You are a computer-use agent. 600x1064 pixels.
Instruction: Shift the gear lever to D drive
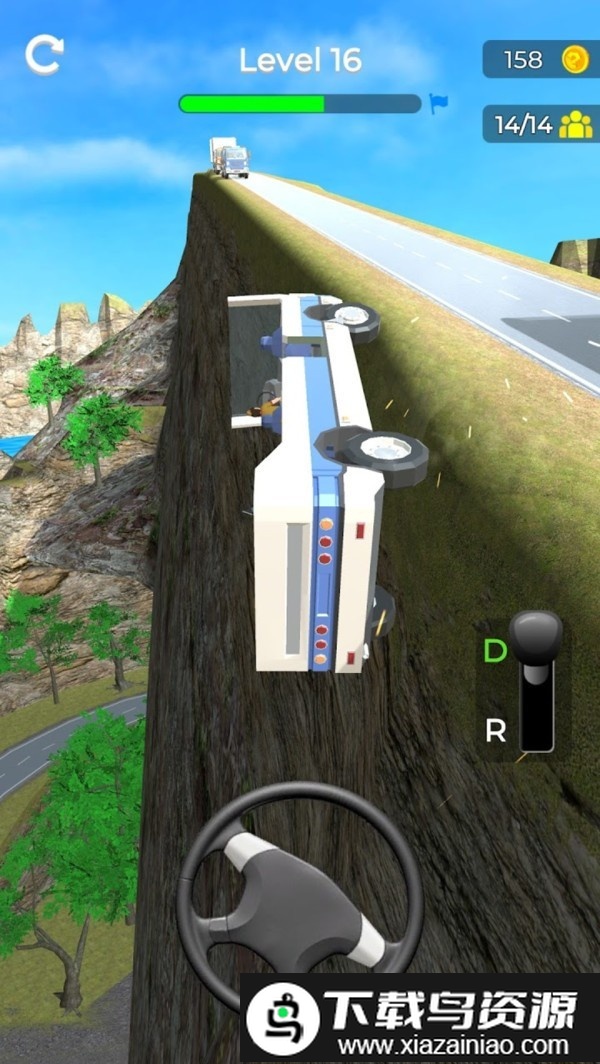[495, 651]
